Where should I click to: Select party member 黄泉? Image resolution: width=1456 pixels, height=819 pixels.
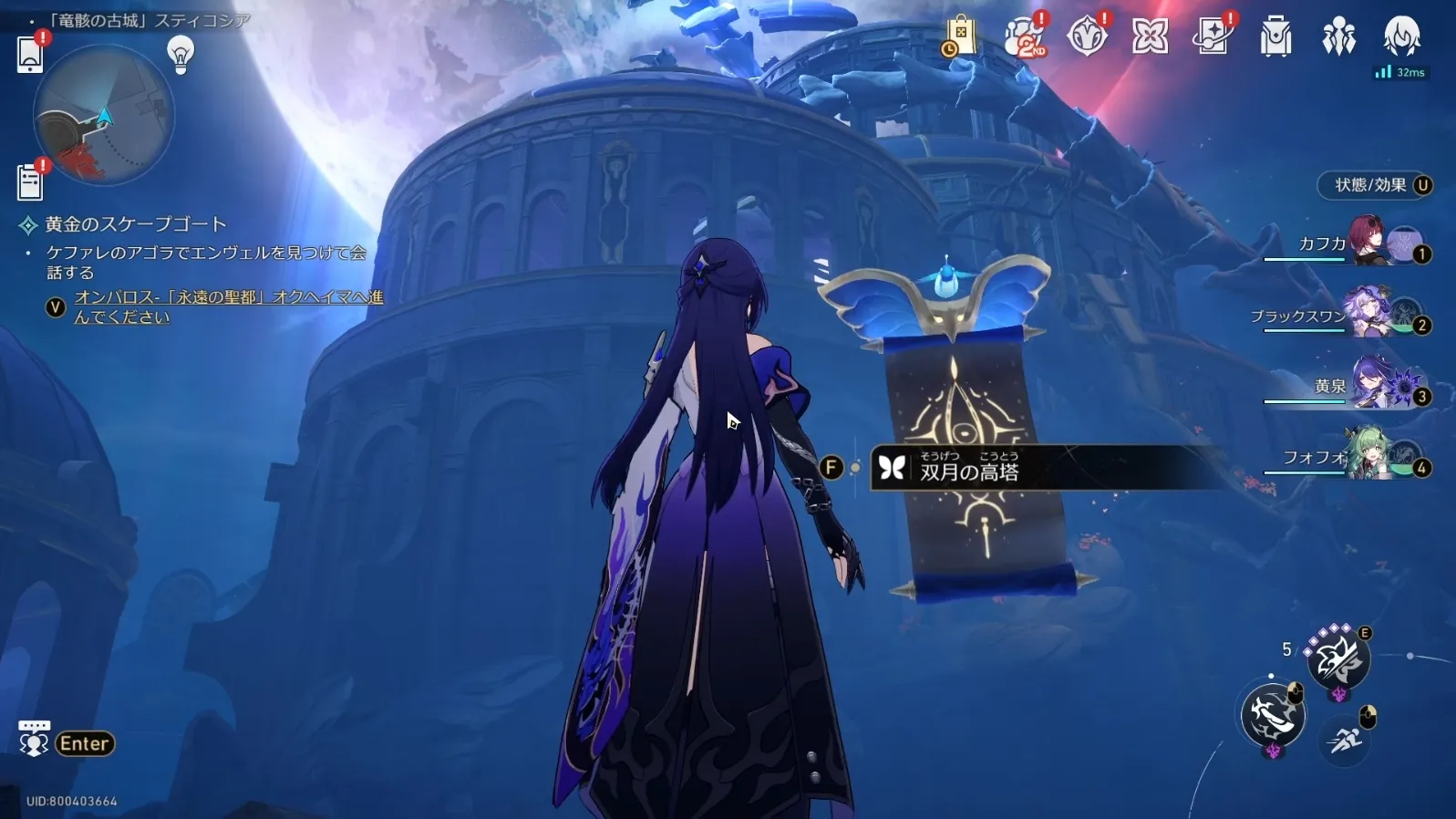point(1372,385)
